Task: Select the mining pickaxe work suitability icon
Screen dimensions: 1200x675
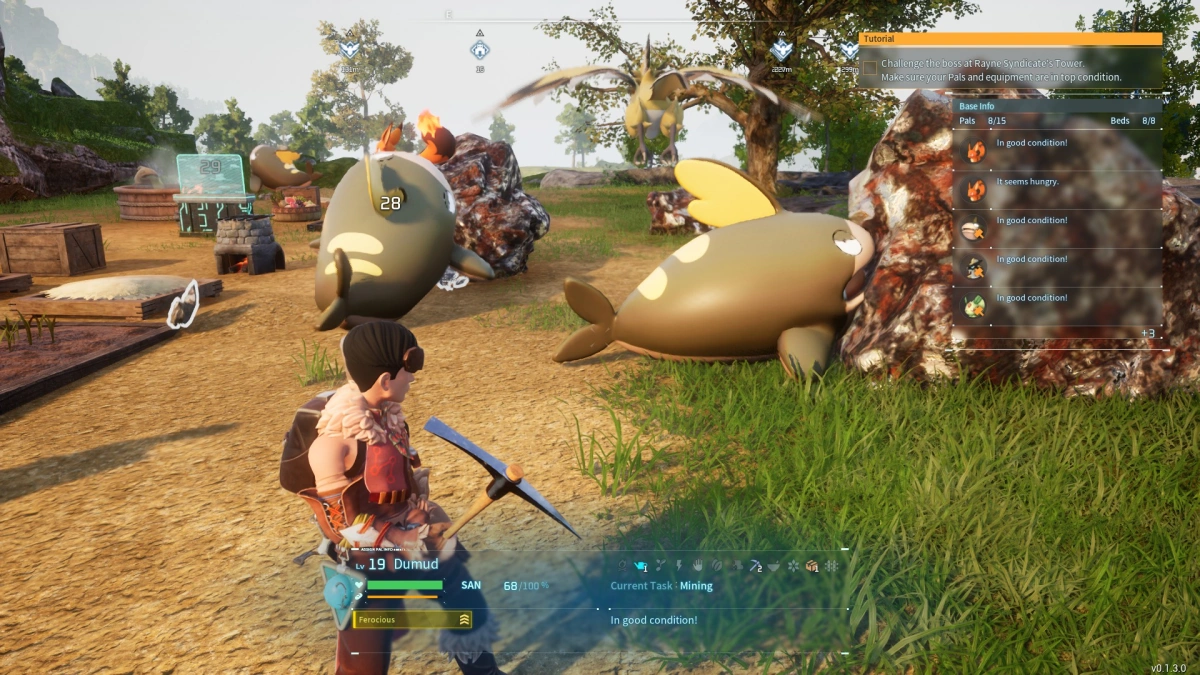Action: click(755, 566)
